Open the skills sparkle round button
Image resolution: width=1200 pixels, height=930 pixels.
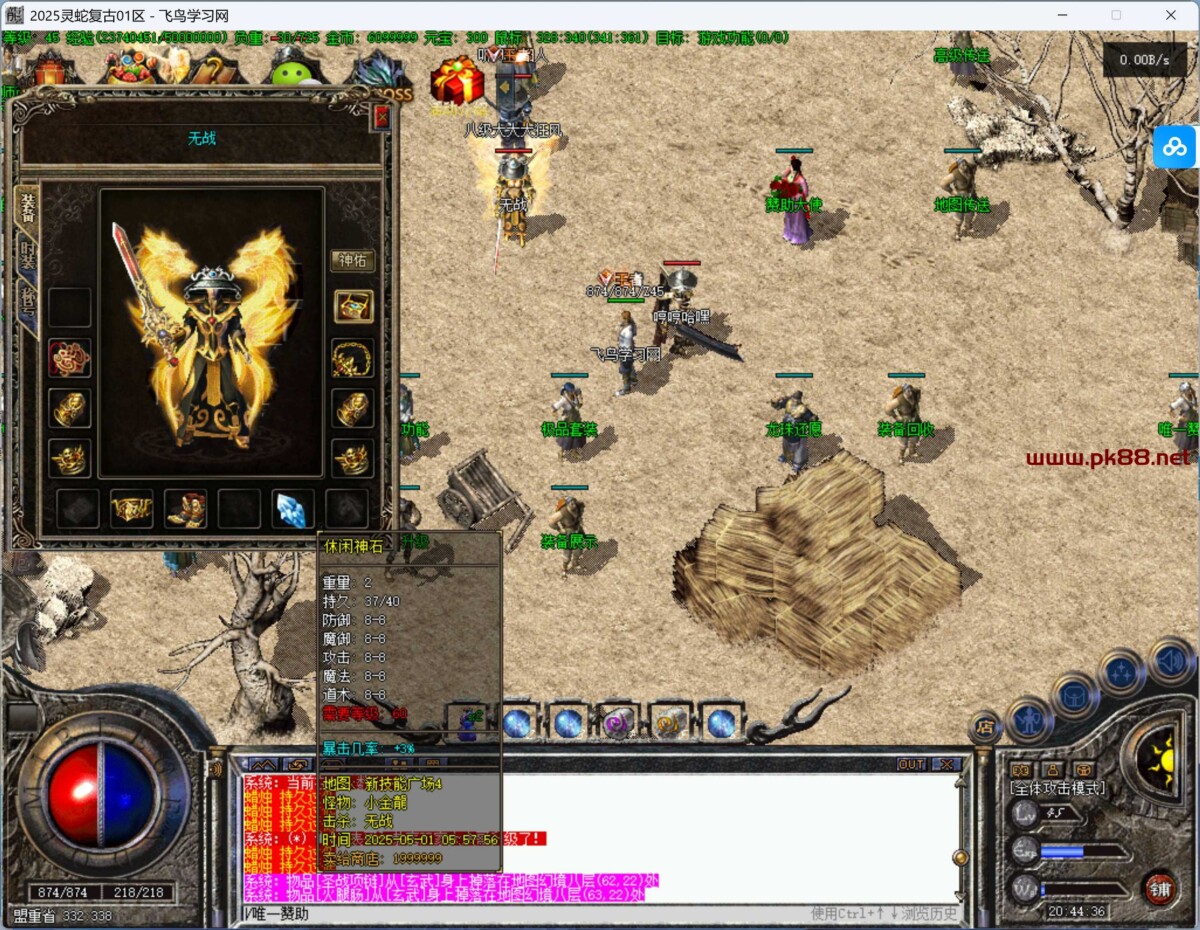(x=1121, y=672)
